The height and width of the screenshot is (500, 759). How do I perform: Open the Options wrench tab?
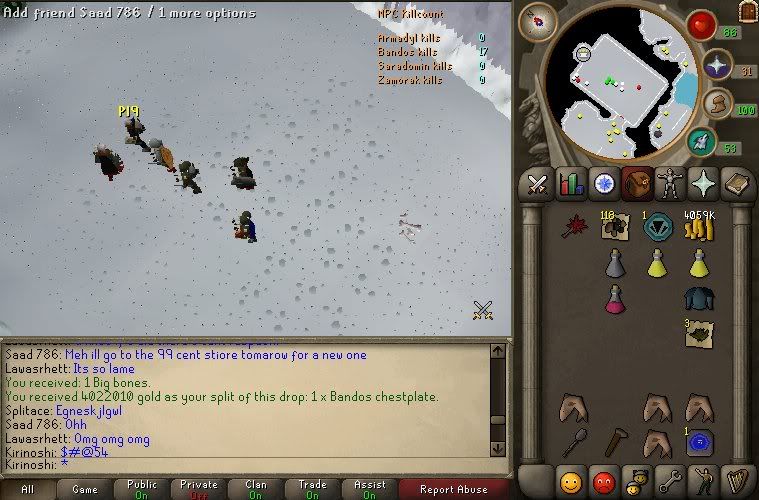[x=669, y=481]
